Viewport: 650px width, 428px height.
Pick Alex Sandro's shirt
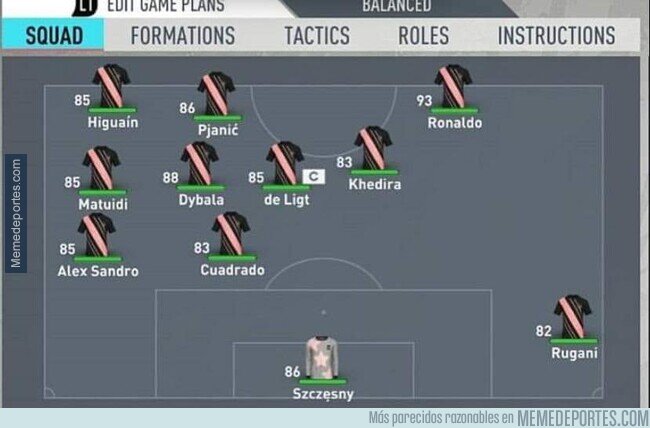click(97, 235)
